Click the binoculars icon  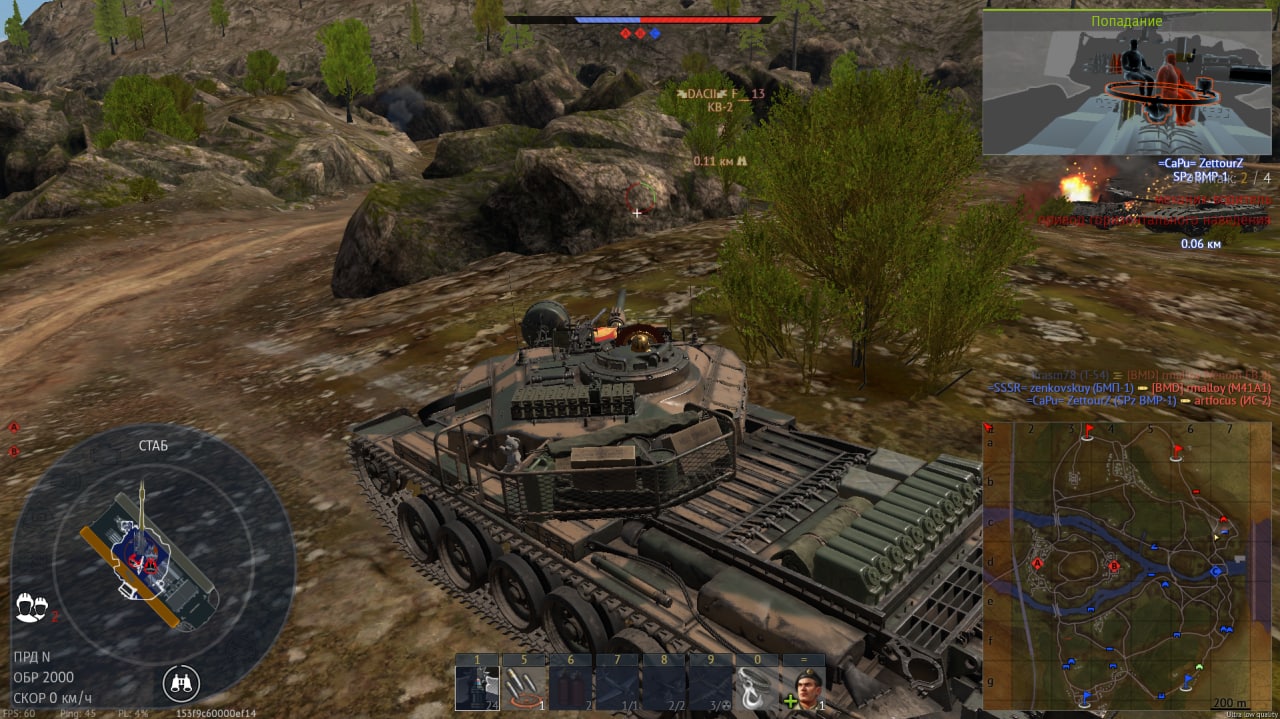181,684
